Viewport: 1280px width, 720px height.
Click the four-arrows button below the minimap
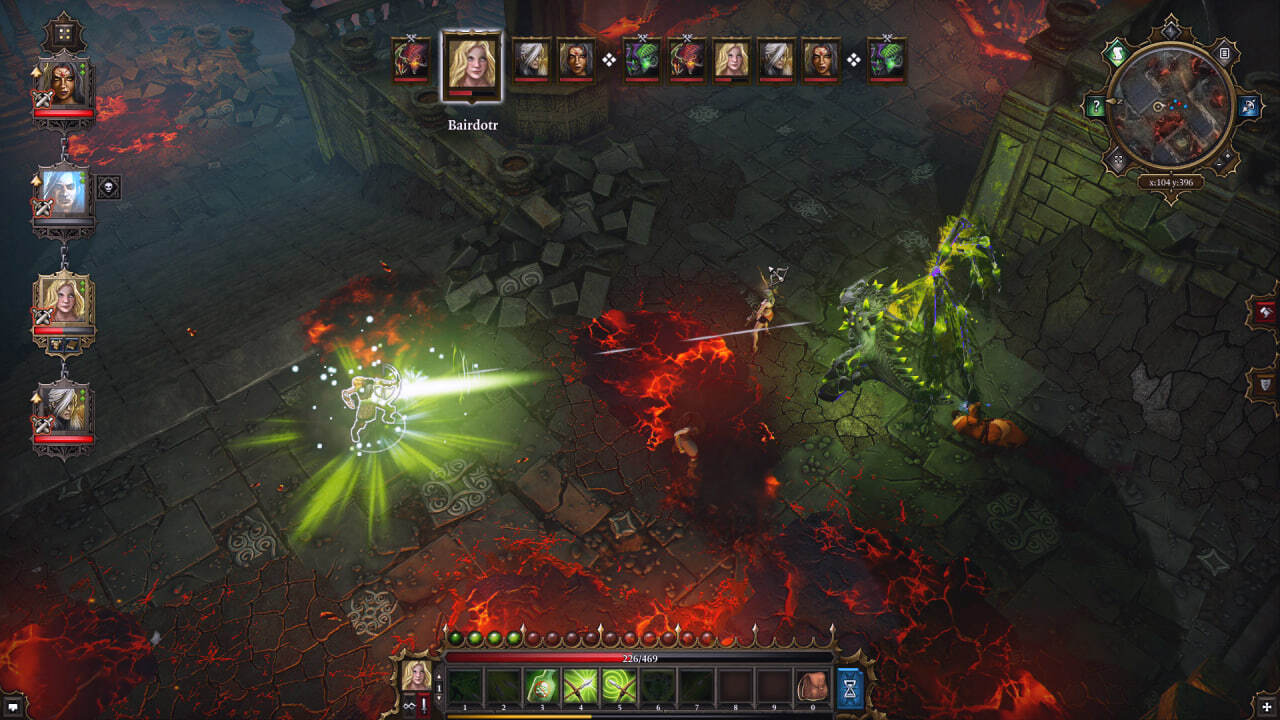(1117, 160)
